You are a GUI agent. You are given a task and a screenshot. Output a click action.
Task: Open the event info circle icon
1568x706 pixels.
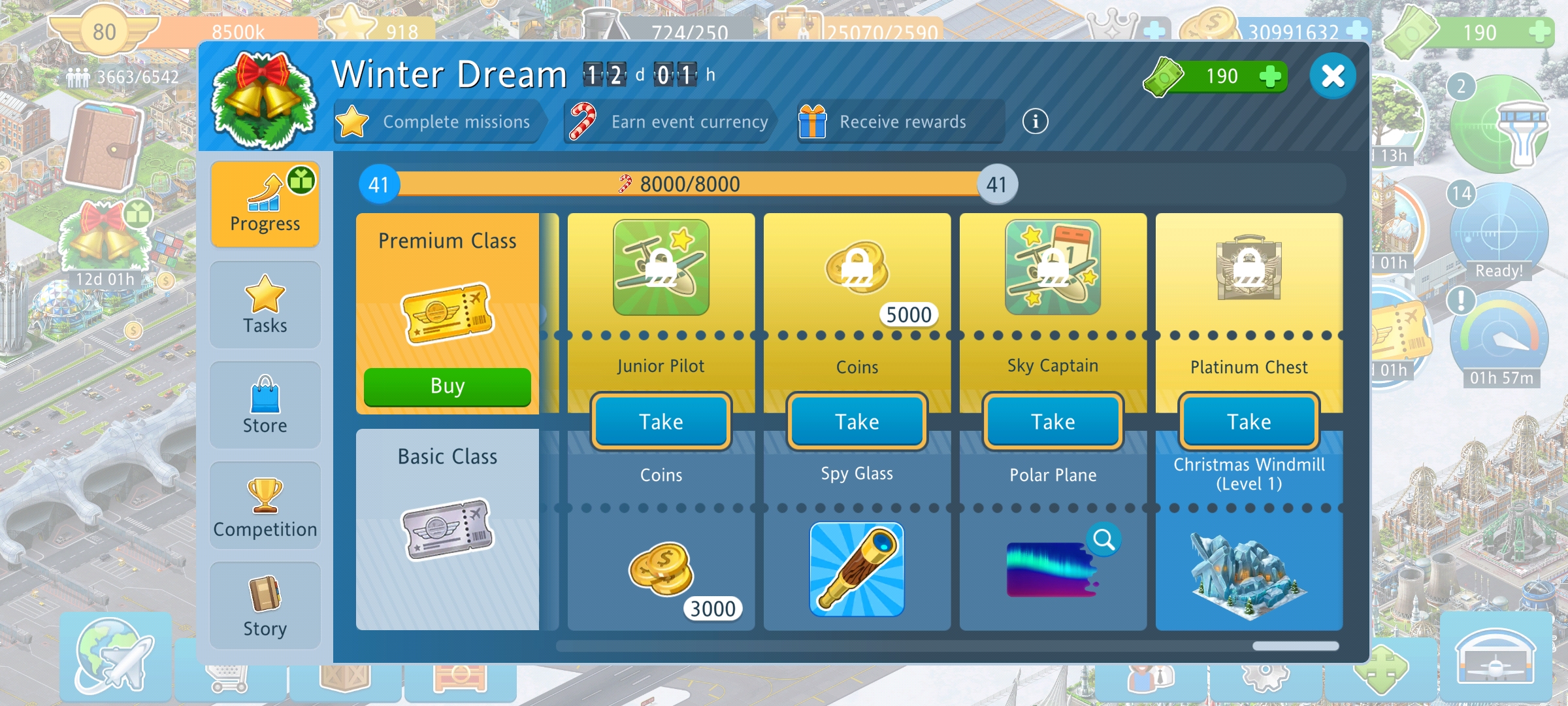(x=1035, y=122)
